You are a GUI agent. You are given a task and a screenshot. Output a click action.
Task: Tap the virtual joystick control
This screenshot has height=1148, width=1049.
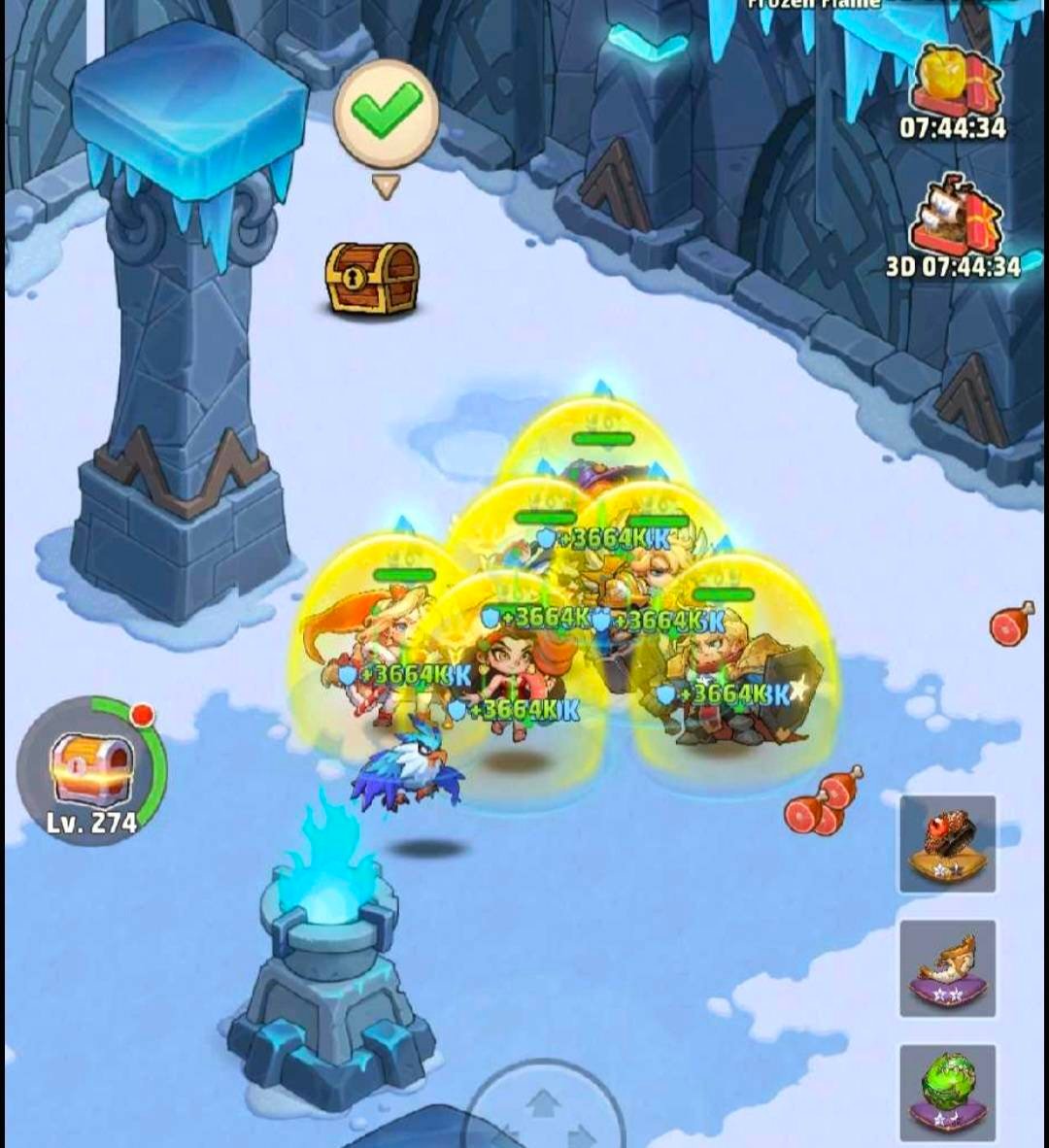point(546,1112)
